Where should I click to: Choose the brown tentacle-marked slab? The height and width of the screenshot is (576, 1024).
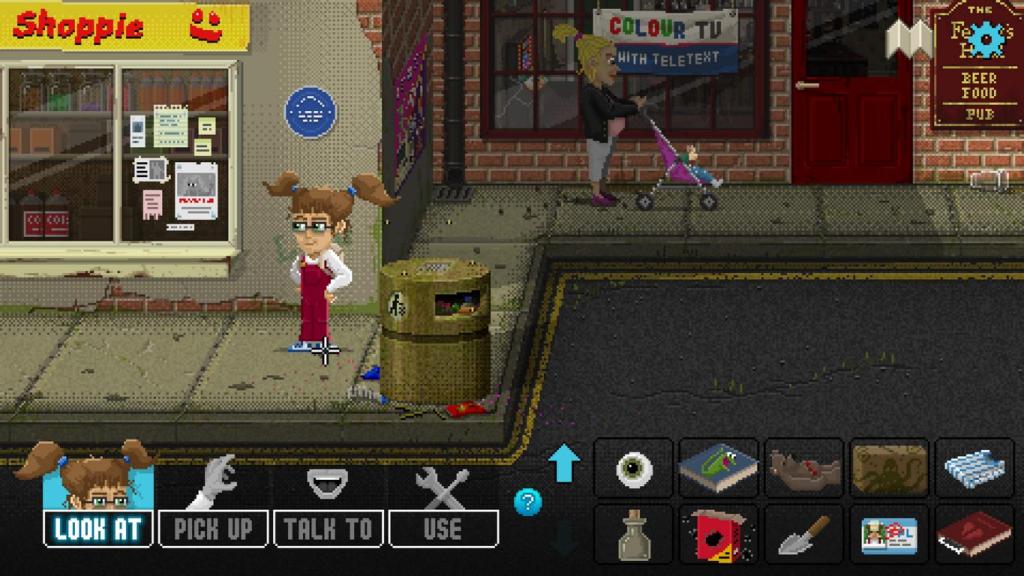coord(889,468)
